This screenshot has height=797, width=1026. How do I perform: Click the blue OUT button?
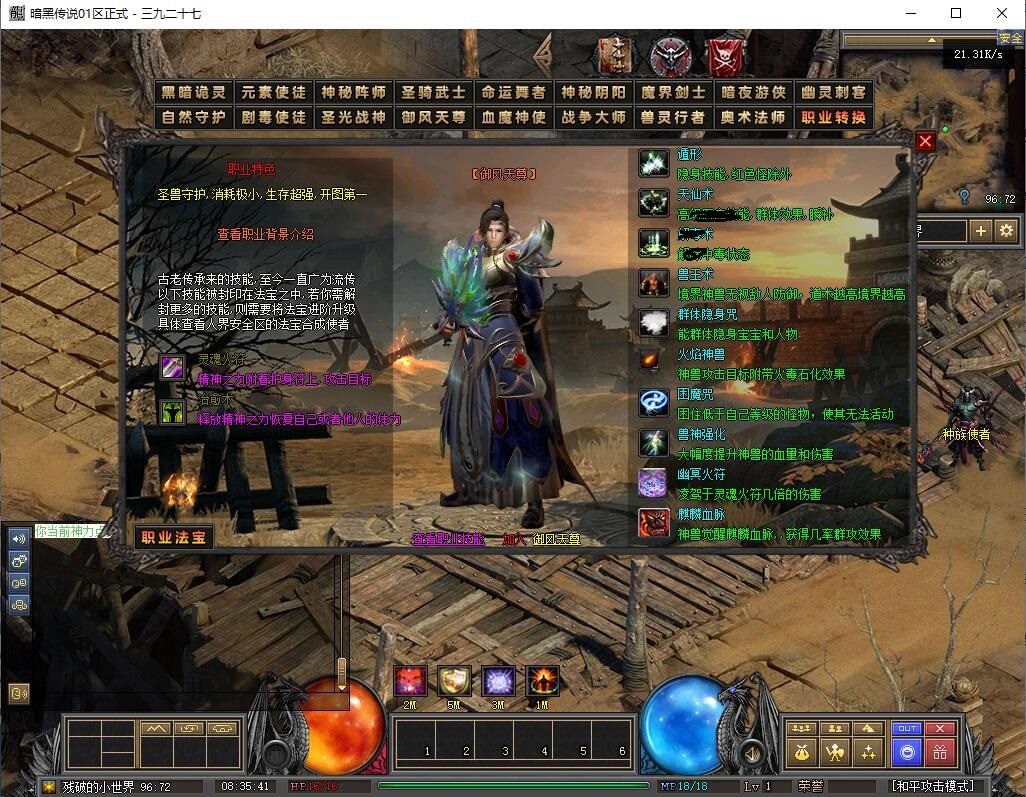[x=906, y=728]
